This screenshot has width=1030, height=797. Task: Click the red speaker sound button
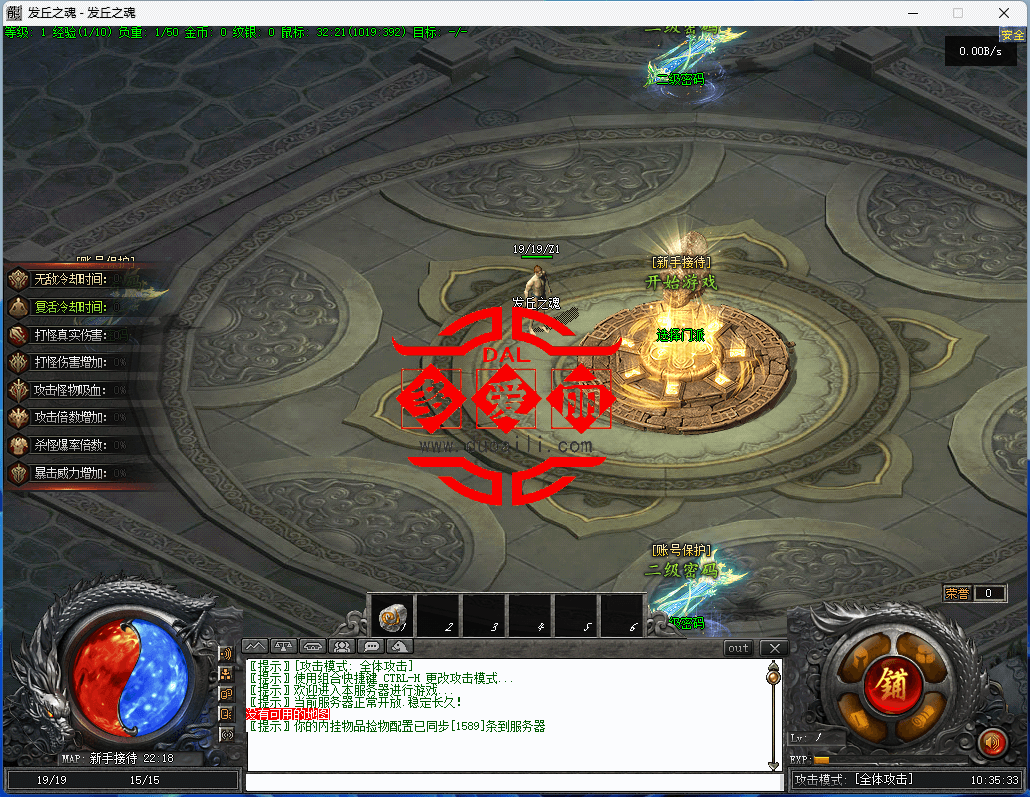tap(991, 742)
